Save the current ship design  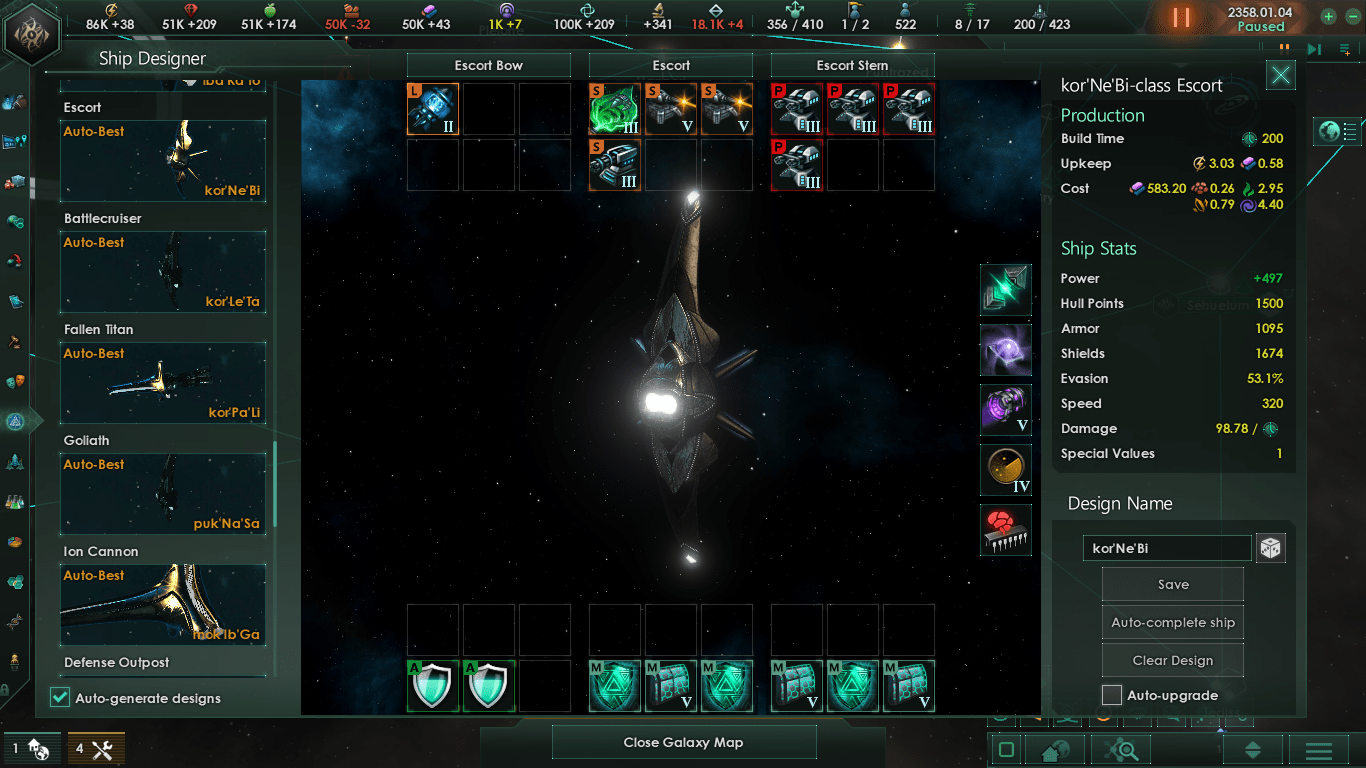tap(1173, 585)
